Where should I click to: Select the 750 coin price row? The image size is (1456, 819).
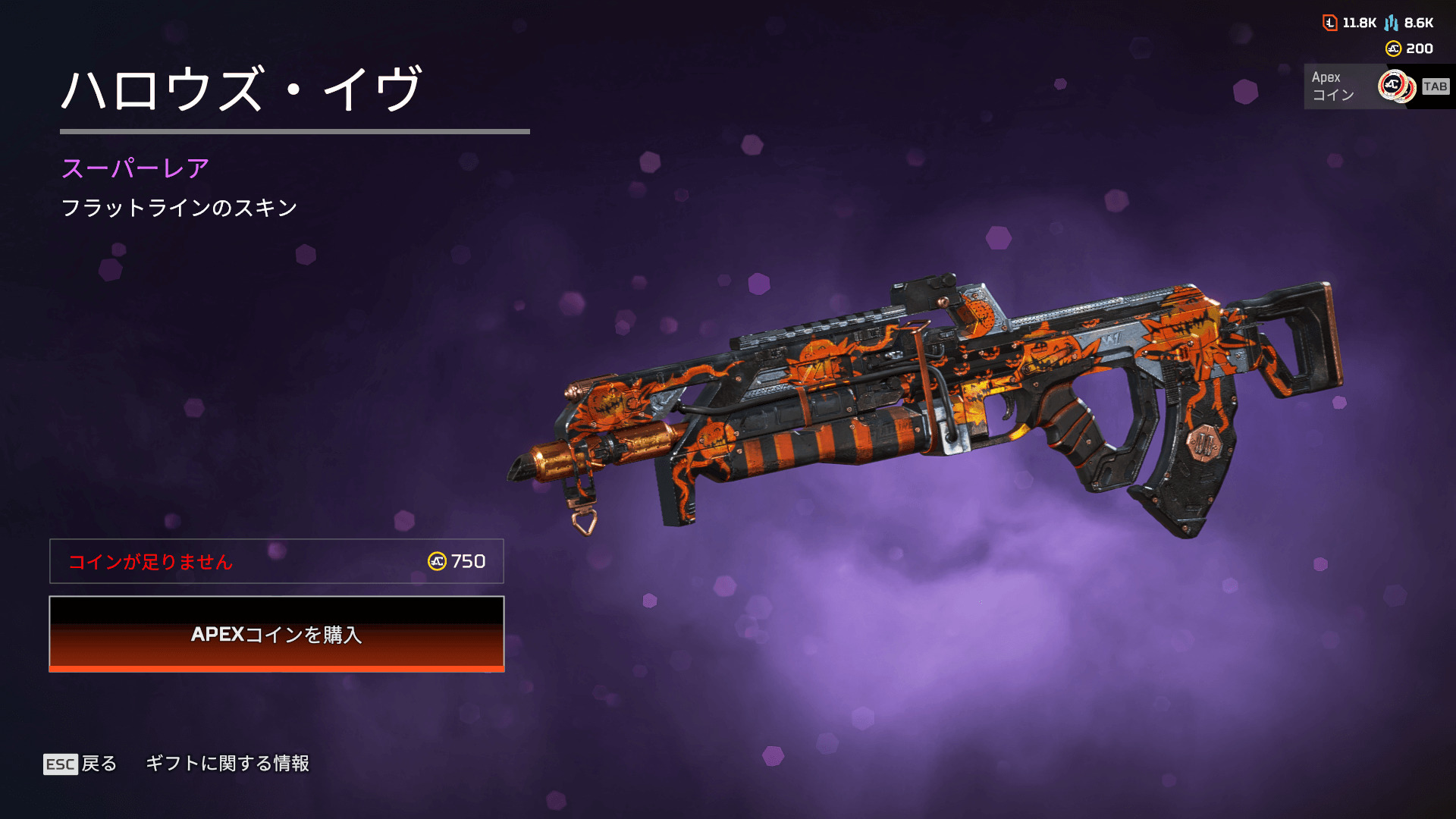point(277,561)
